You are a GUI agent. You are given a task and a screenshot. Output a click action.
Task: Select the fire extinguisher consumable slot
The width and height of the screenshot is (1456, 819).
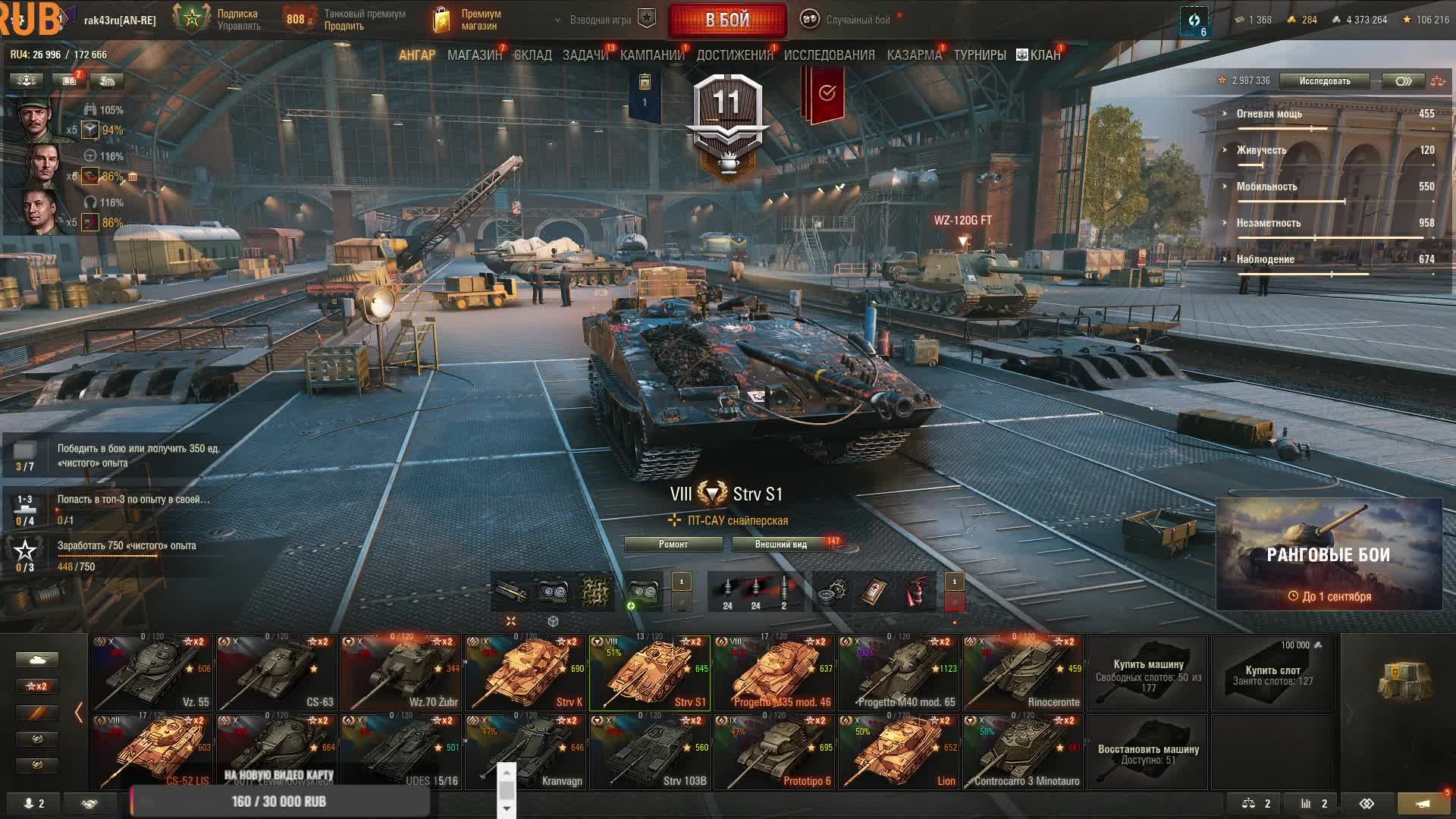(917, 591)
